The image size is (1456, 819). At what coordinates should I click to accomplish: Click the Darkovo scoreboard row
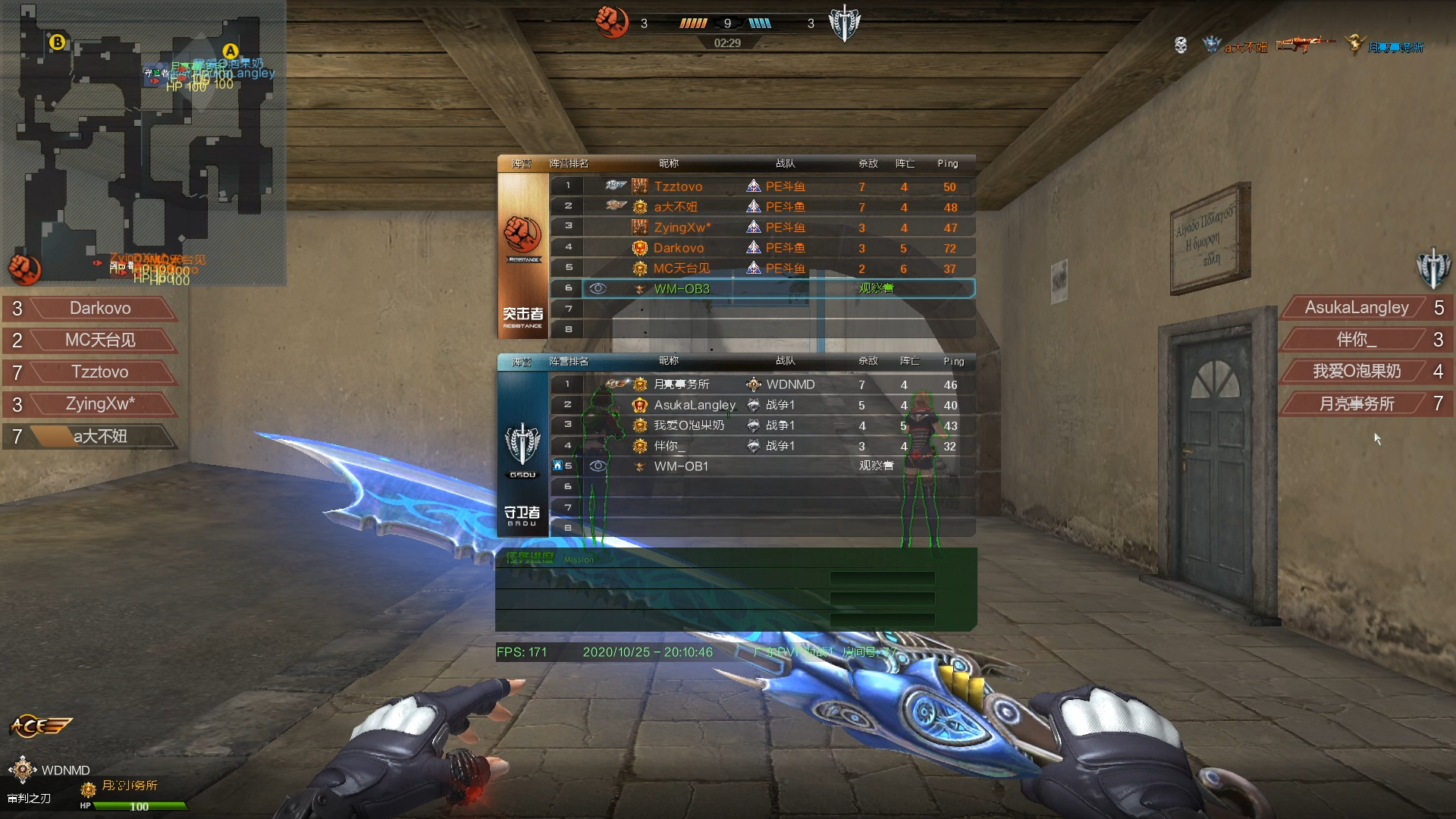762,248
